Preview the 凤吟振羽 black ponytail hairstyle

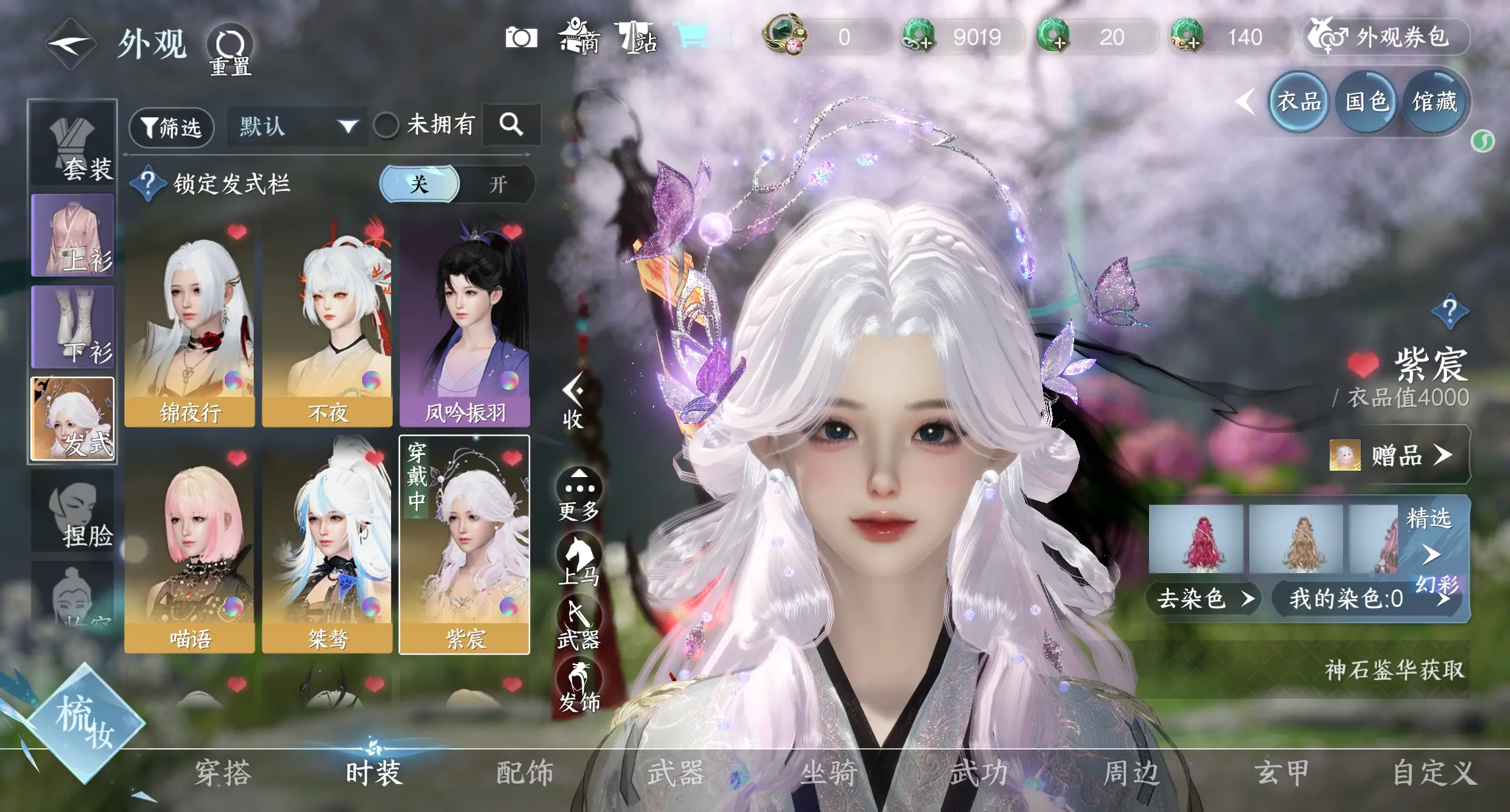click(x=464, y=324)
